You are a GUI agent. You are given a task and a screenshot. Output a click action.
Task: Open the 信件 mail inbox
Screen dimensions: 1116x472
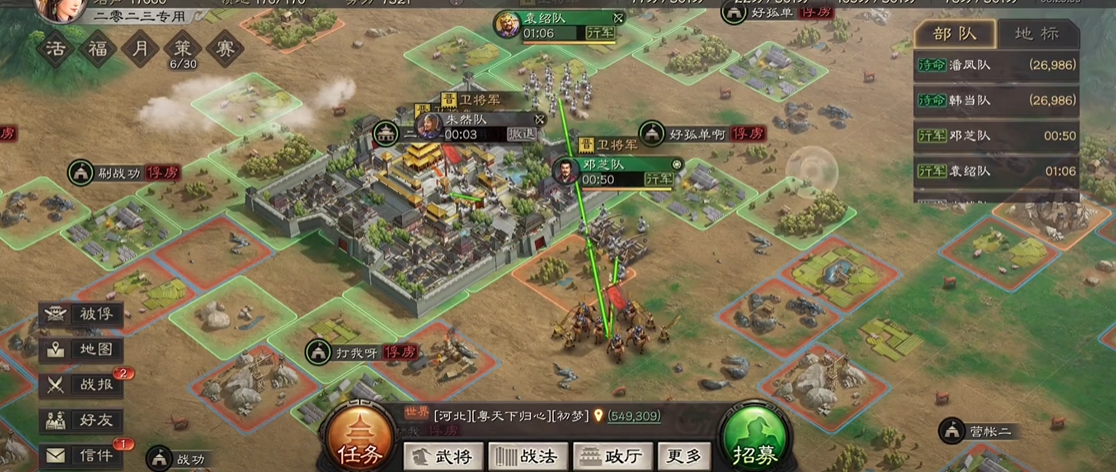pos(82,455)
